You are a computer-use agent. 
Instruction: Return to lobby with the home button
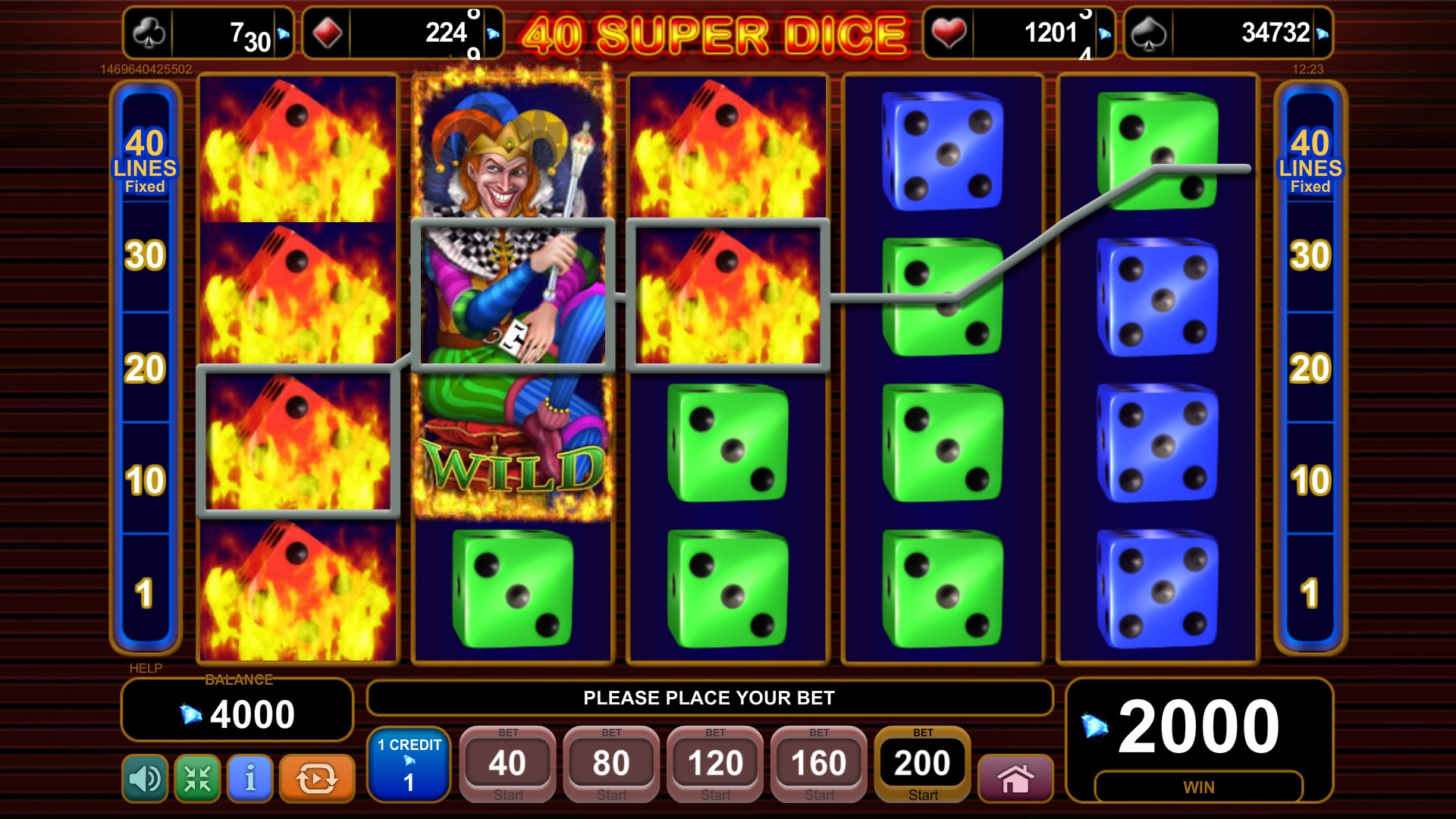tap(1015, 778)
